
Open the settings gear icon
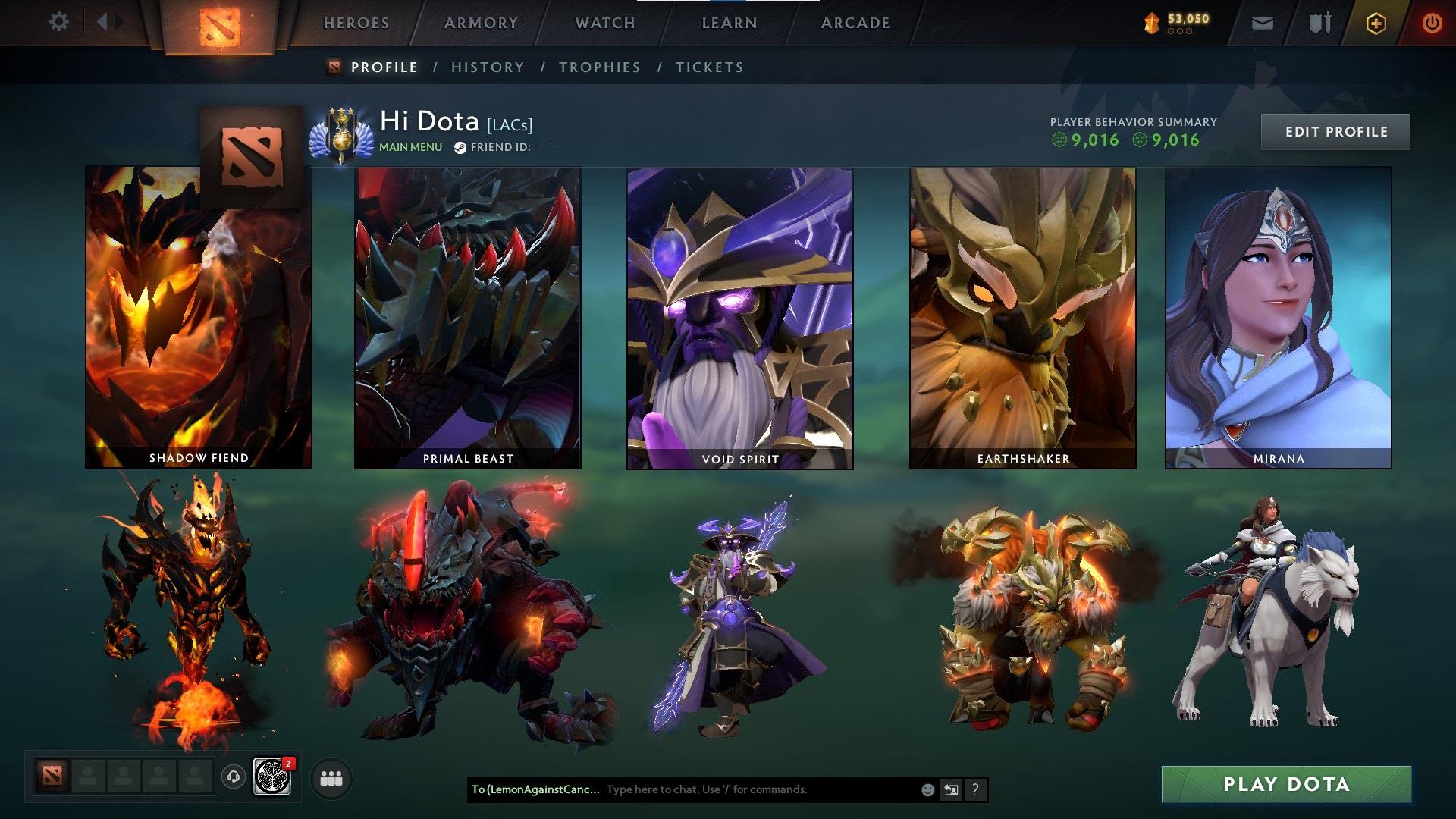coord(59,22)
